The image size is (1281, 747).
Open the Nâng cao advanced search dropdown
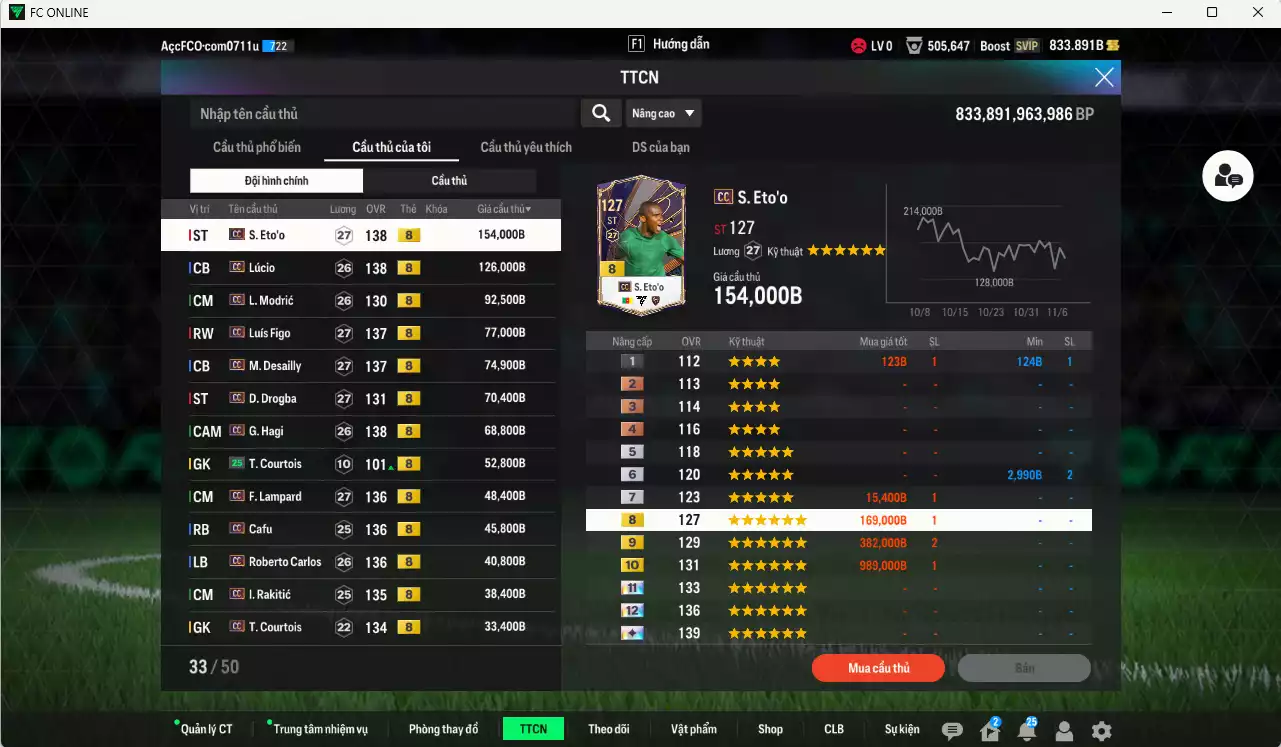point(662,113)
